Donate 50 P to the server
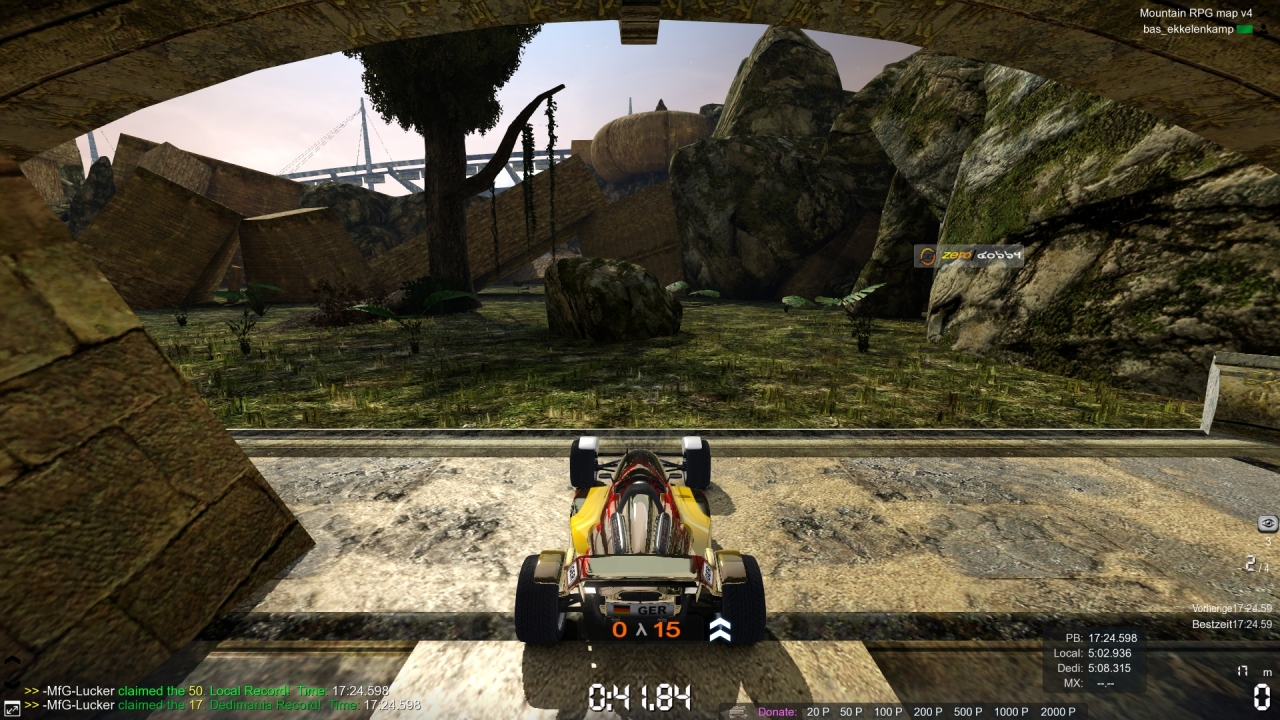 851,712
